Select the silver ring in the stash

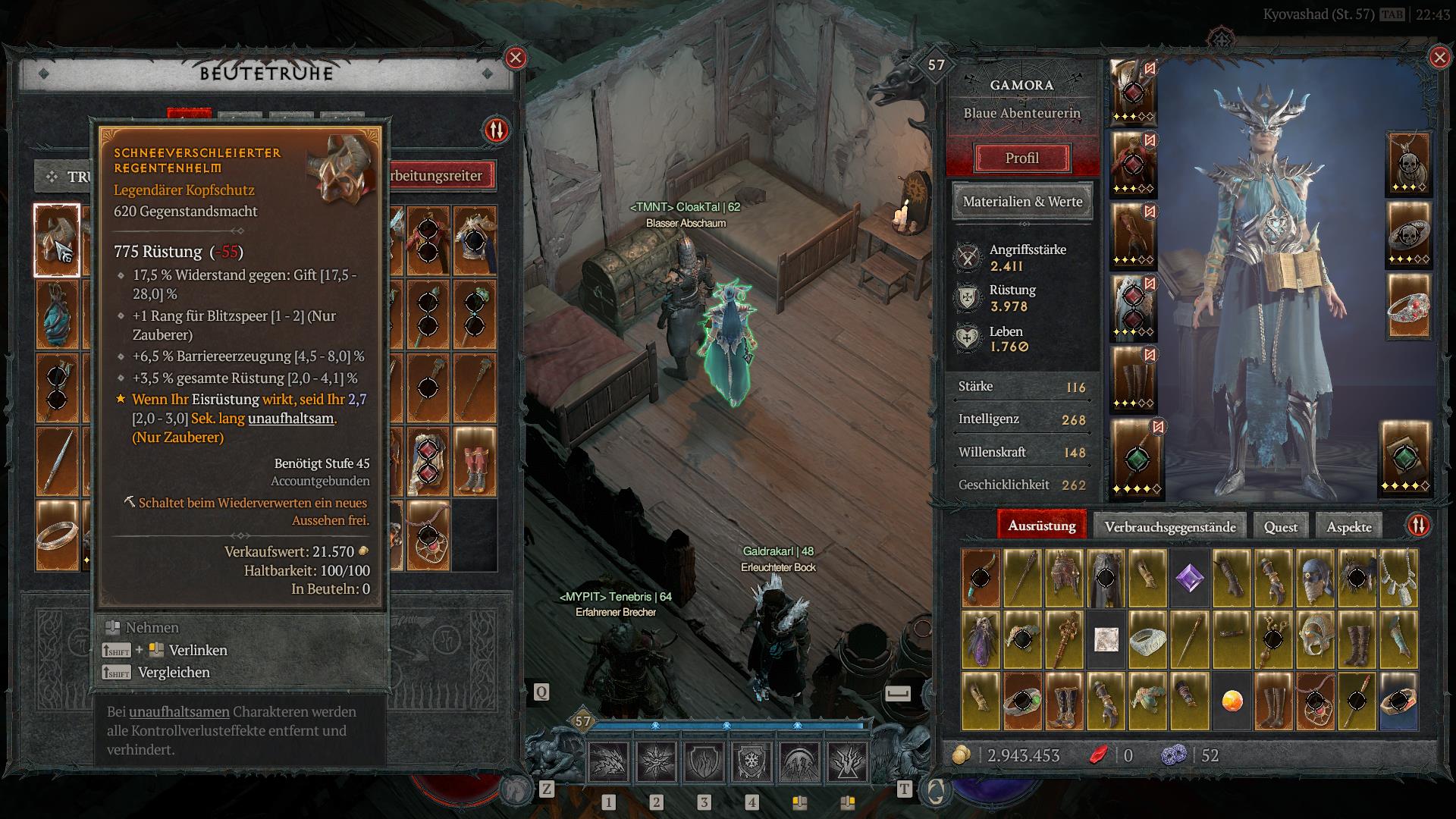coord(57,535)
